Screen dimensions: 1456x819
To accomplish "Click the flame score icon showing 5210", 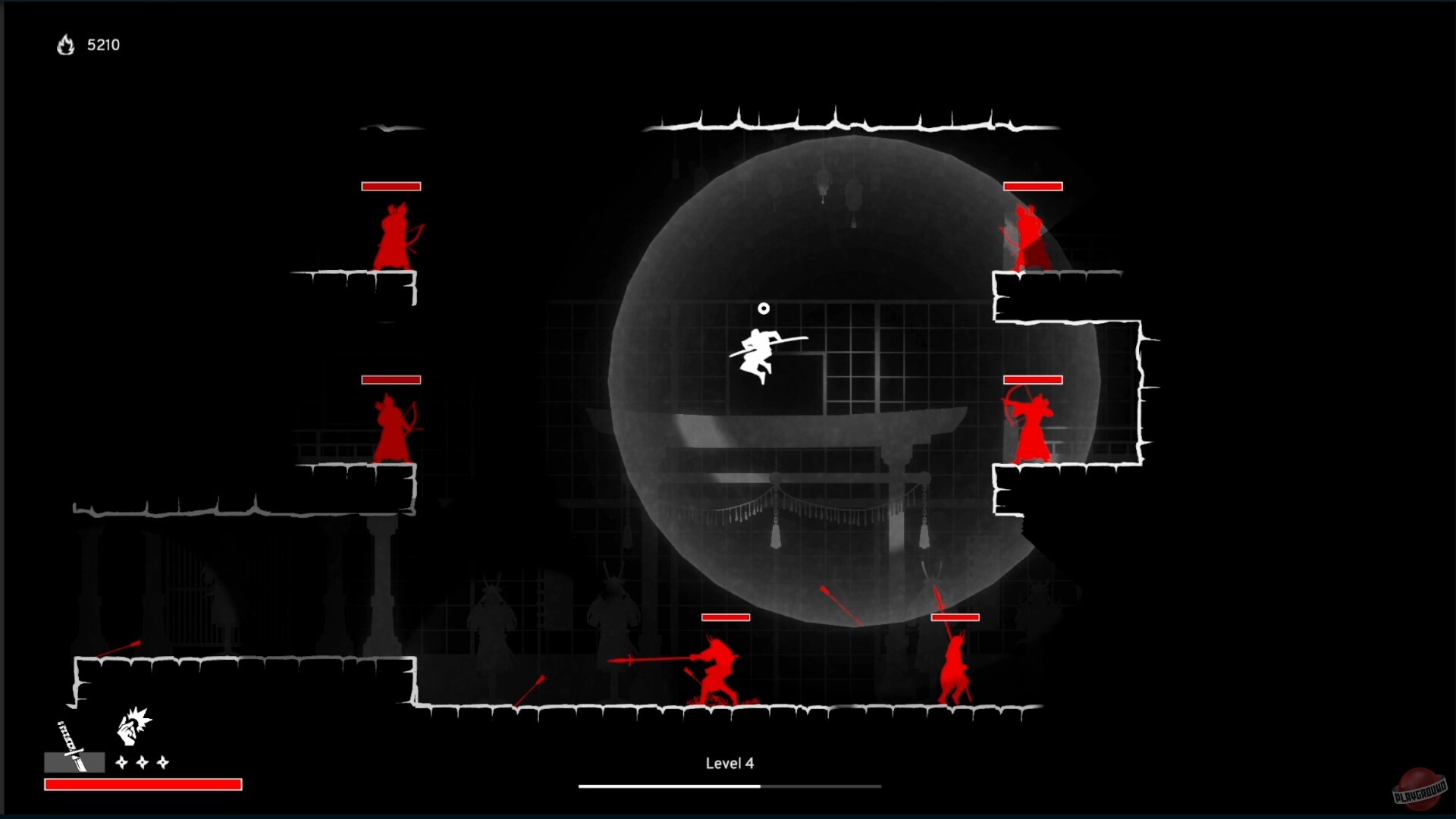I will (x=65, y=45).
